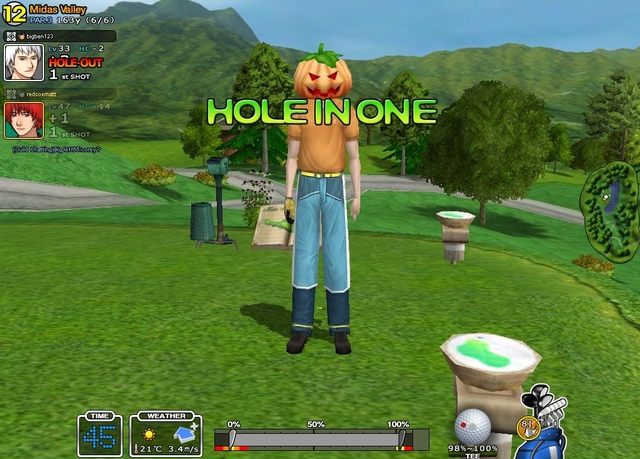
Task: Click the 8I club selection badge
Action: tap(528, 427)
